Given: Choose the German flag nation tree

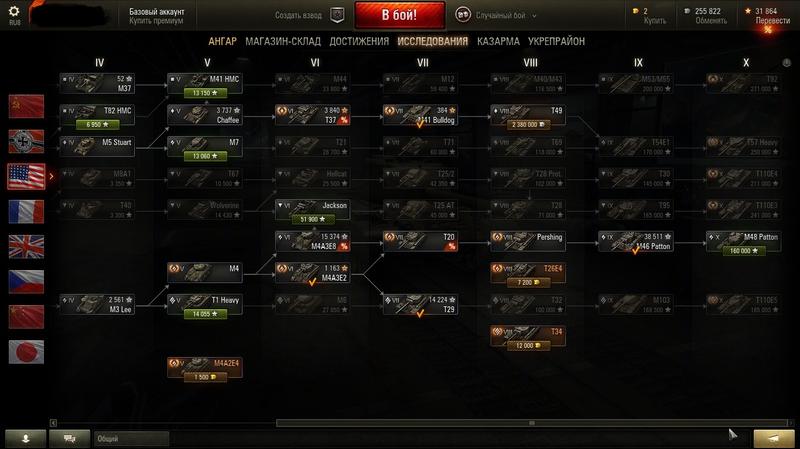Looking at the screenshot, I should [26, 140].
